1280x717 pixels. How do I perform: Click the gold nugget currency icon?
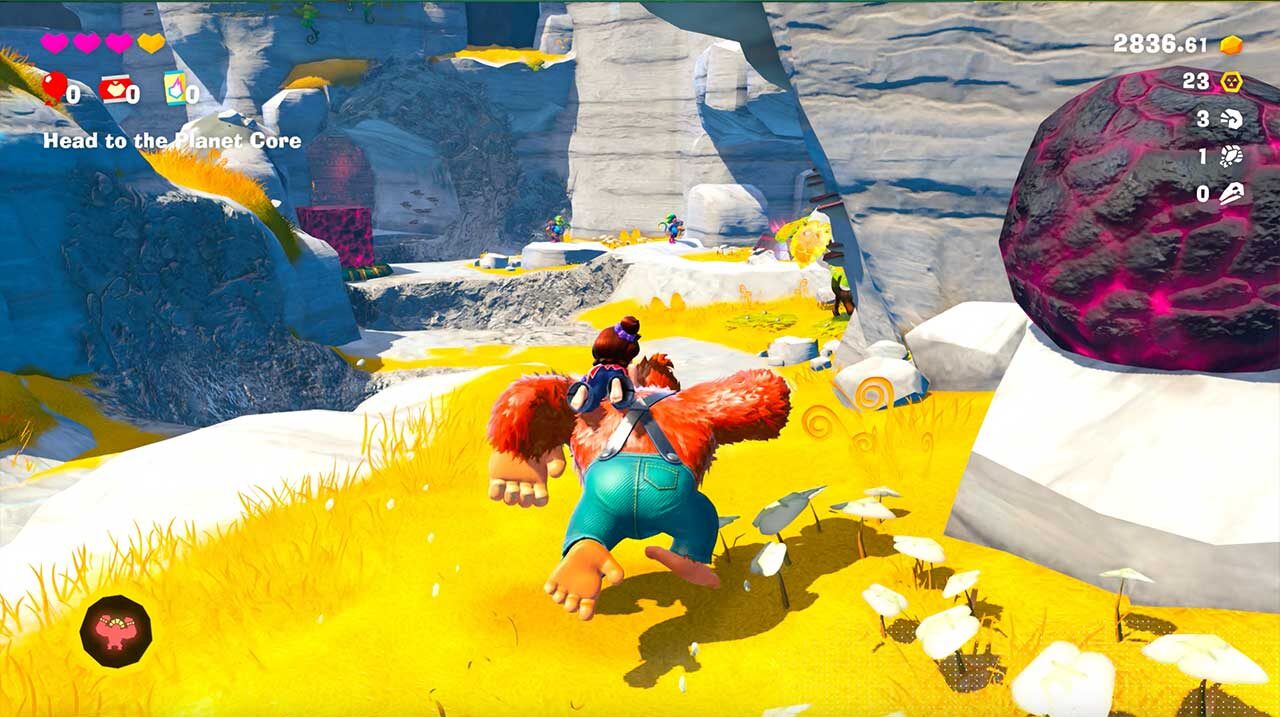(1231, 45)
